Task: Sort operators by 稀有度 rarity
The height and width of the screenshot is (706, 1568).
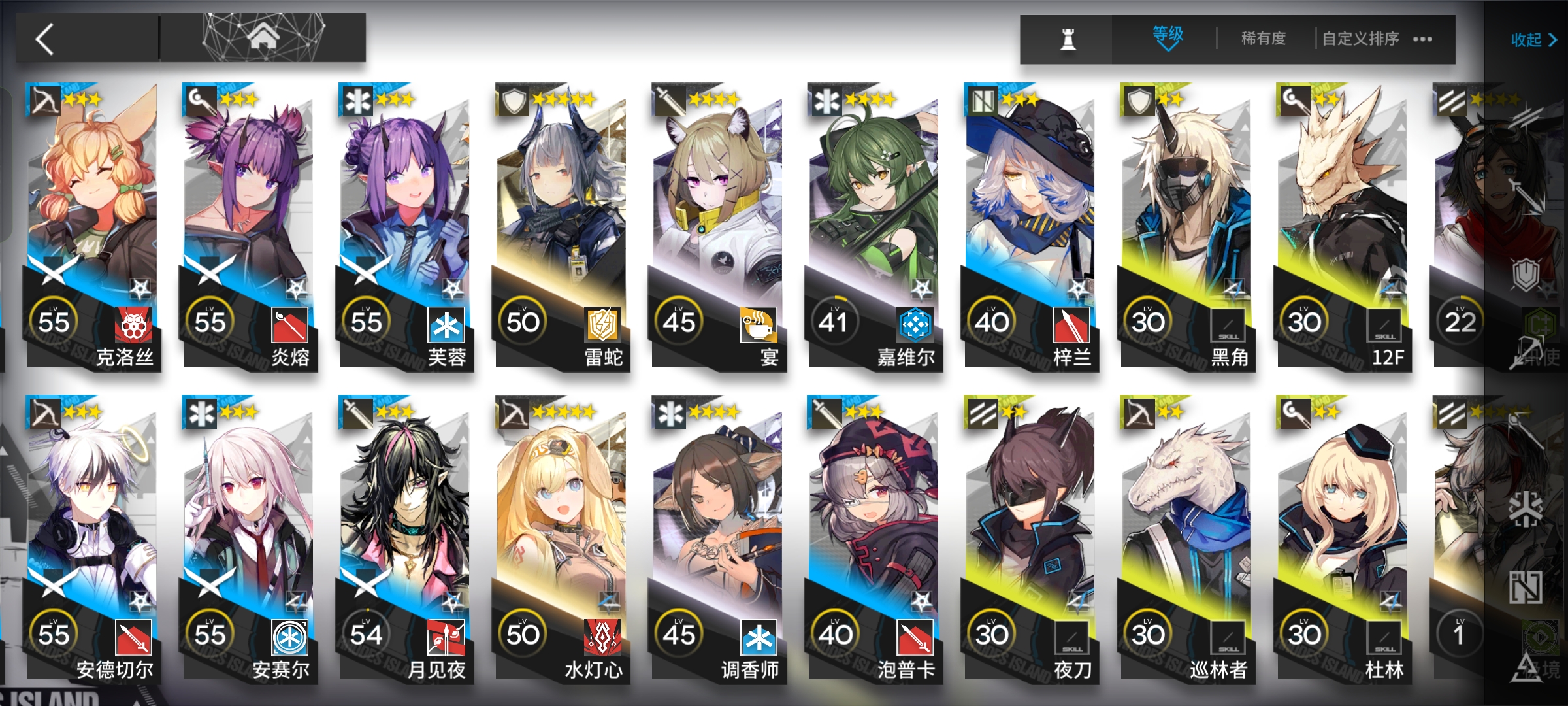Action: click(1263, 39)
